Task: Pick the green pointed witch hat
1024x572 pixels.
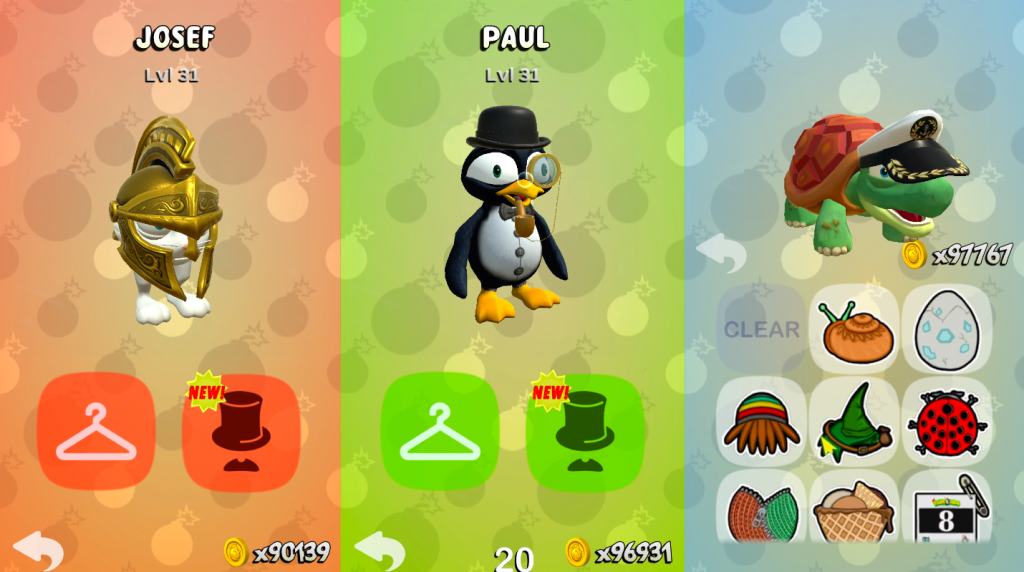Action: (853, 422)
